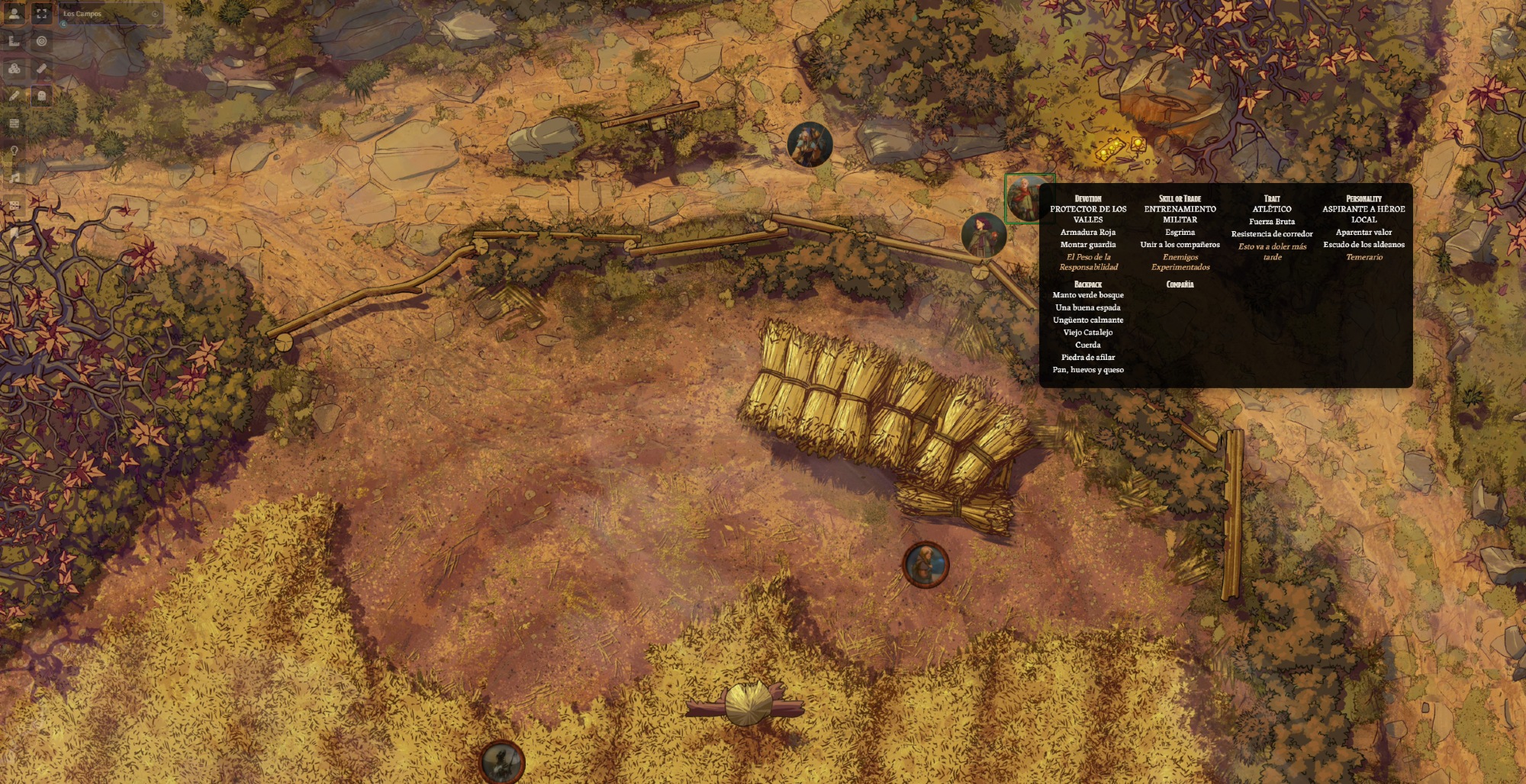
Task: Select the red-haired woman token
Action: pyautogui.click(x=984, y=235)
